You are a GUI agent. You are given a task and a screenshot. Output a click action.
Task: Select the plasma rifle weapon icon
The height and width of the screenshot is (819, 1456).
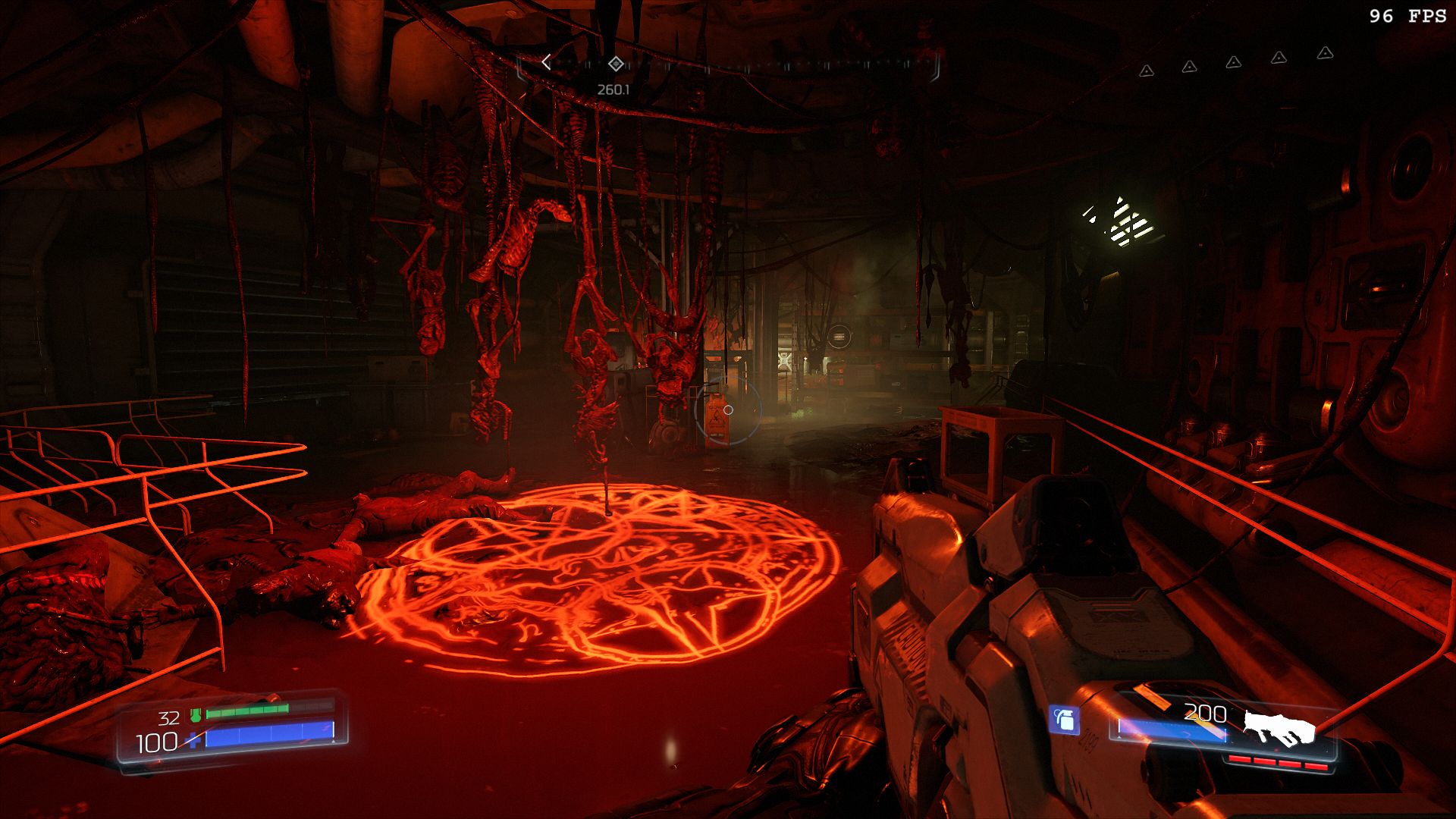[x=1279, y=727]
